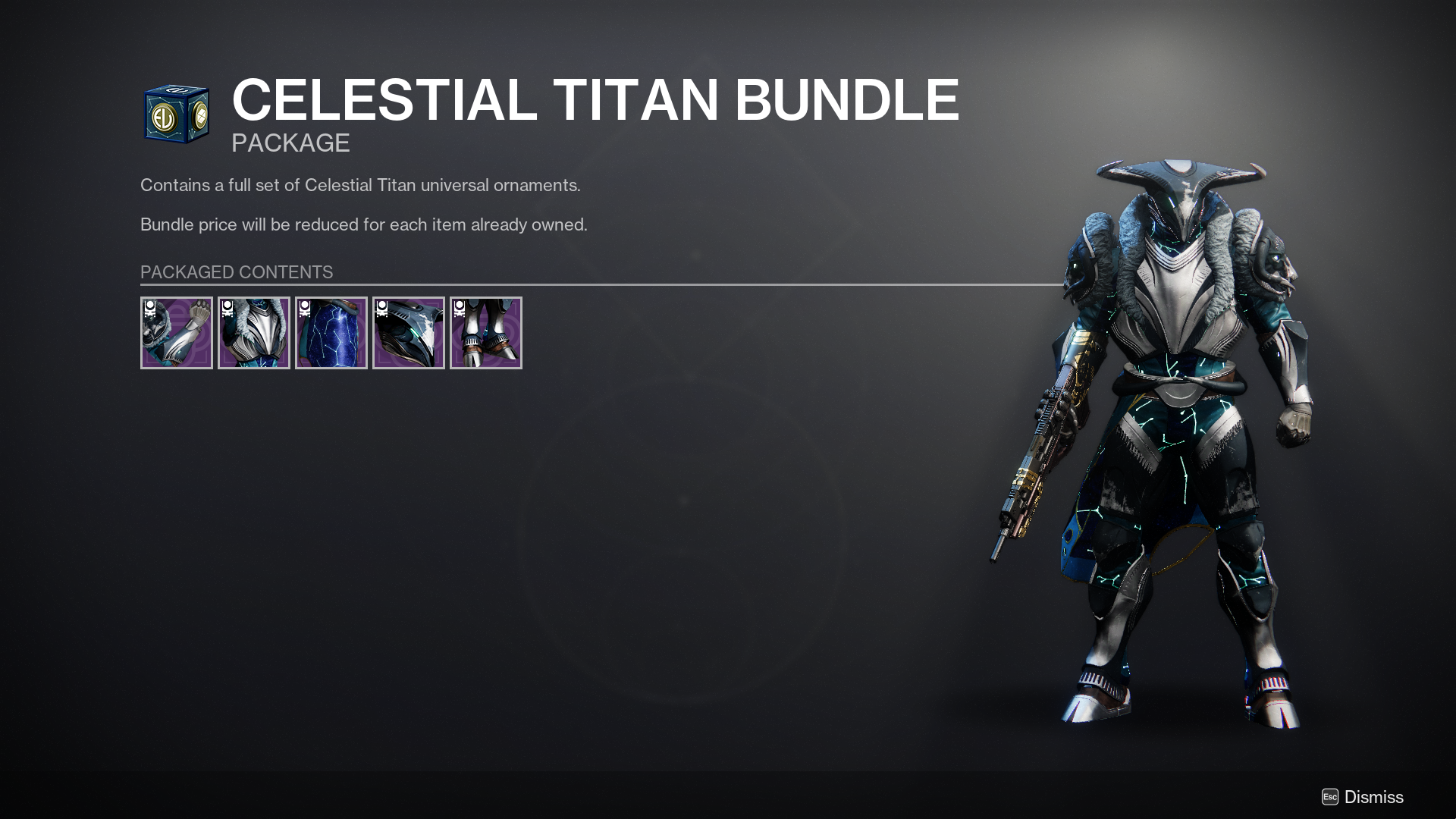
Task: Select the Celestial Titan leg ornament
Action: 331,334
